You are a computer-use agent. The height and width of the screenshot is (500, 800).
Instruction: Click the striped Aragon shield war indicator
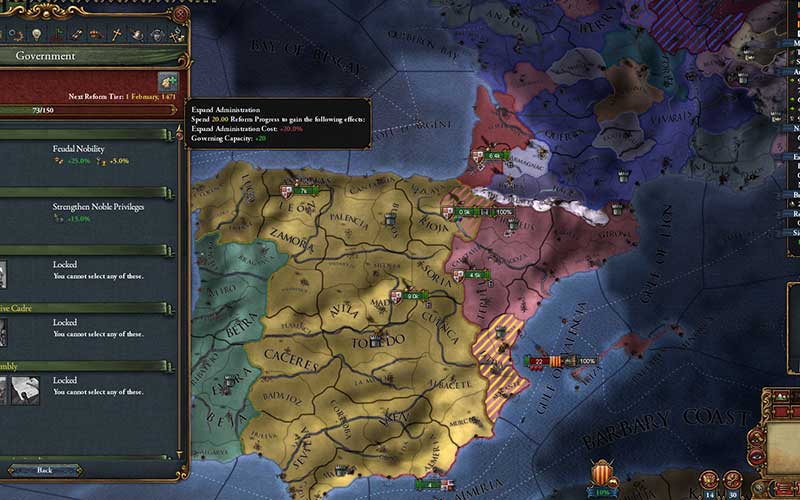[602, 473]
